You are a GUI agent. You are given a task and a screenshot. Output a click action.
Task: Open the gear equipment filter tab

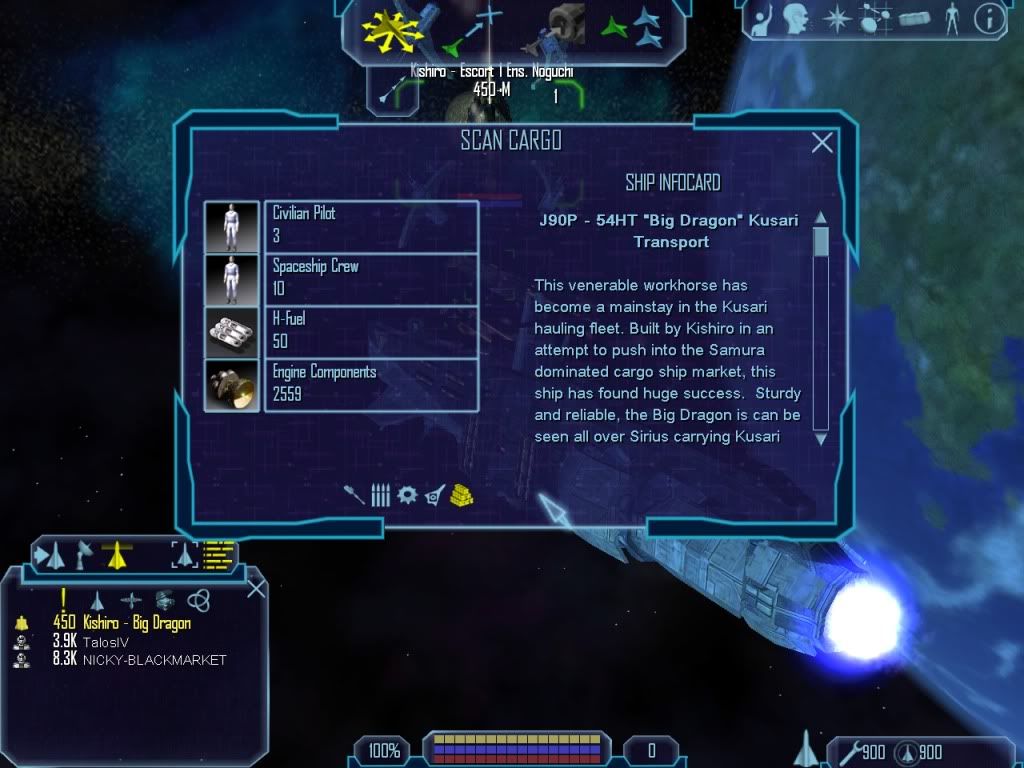(407, 495)
